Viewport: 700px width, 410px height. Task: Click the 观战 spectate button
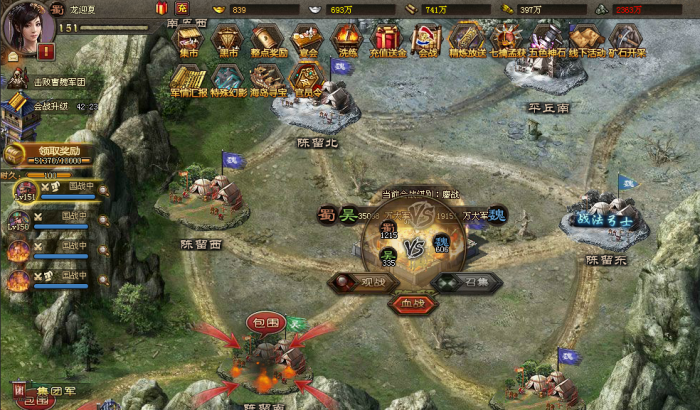pos(362,282)
